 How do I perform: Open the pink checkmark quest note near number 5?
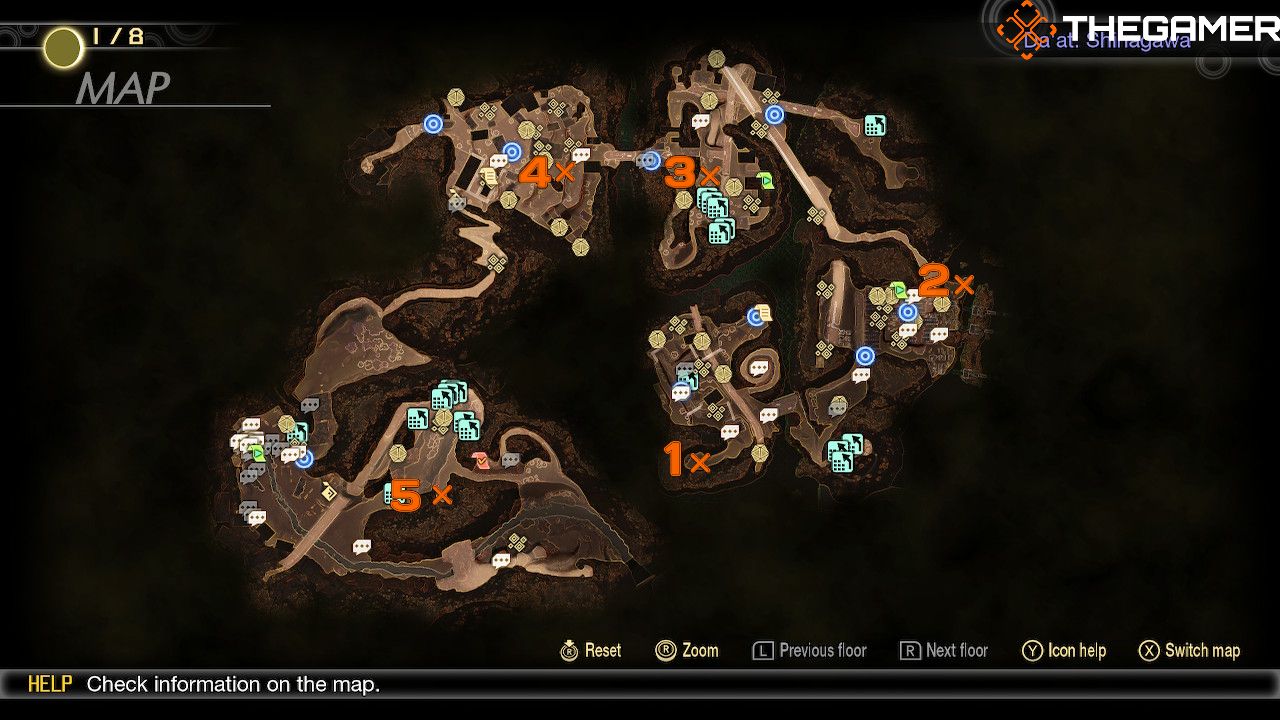pyautogui.click(x=480, y=461)
